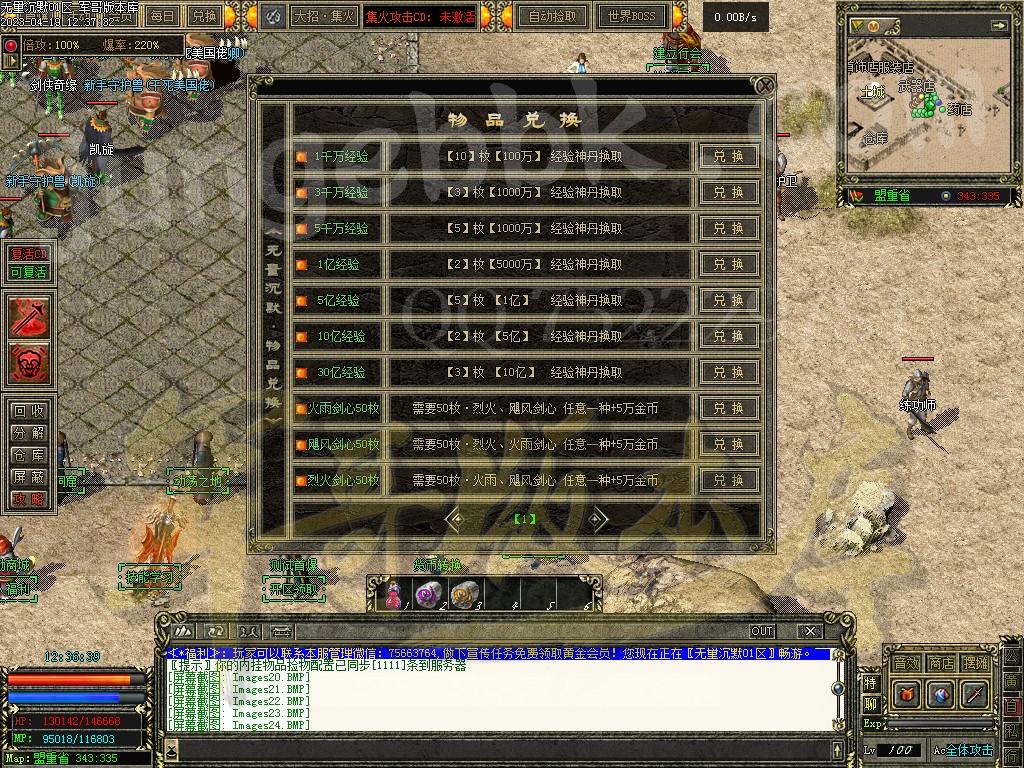
Task: Open the 商店 shop
Action: (941, 663)
